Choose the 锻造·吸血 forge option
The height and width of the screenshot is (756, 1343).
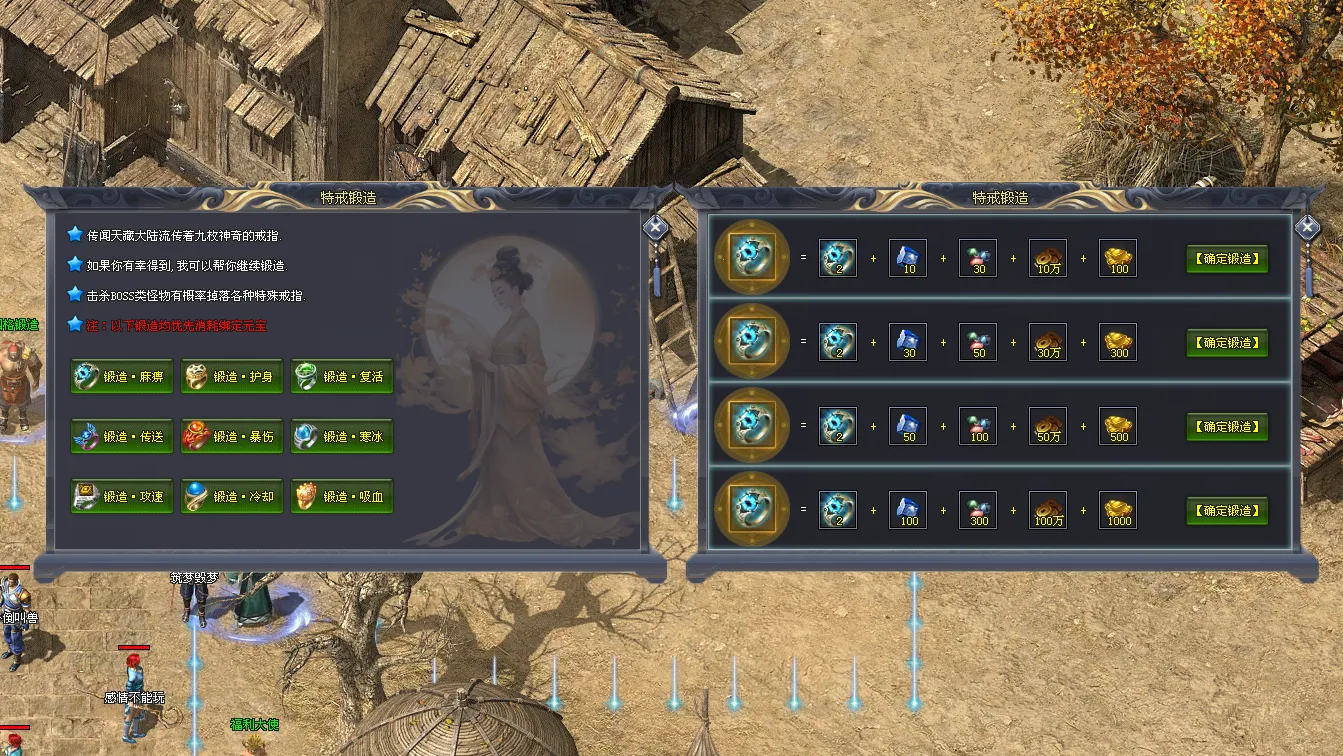coord(342,497)
